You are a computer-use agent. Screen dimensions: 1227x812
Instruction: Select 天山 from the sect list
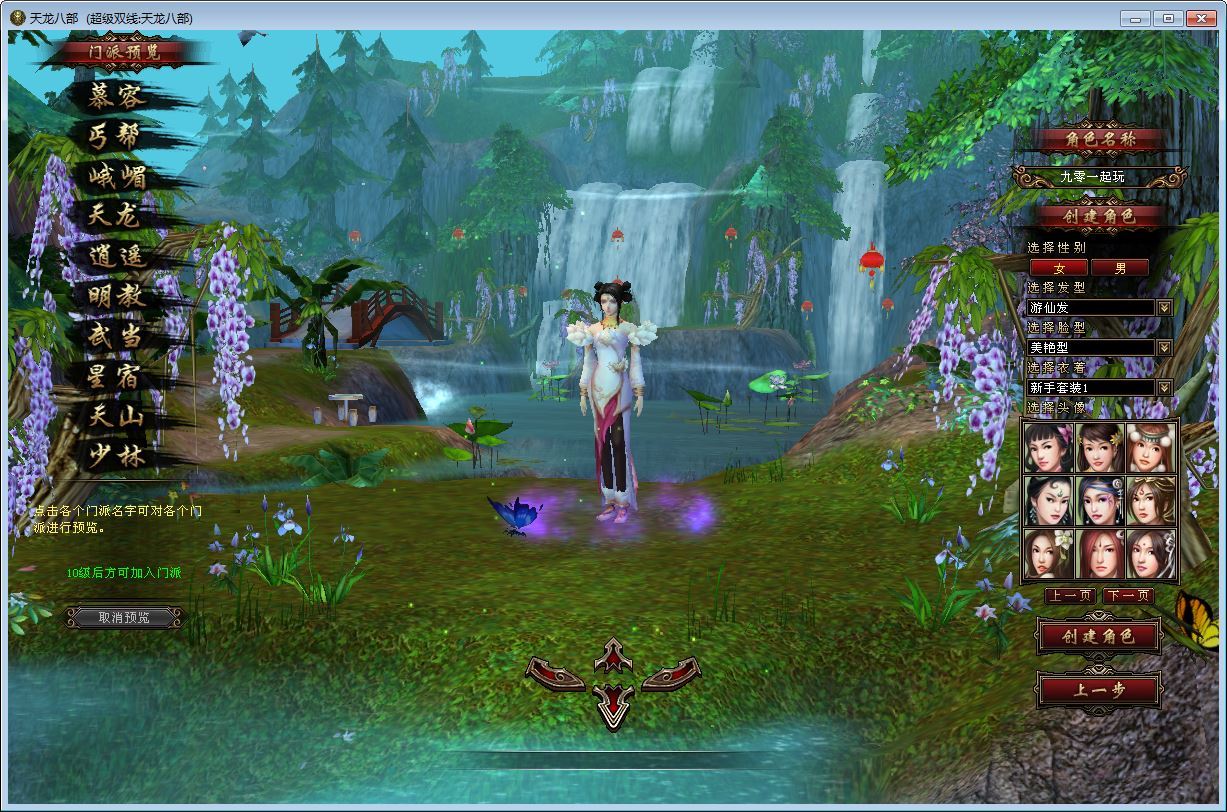pos(117,417)
